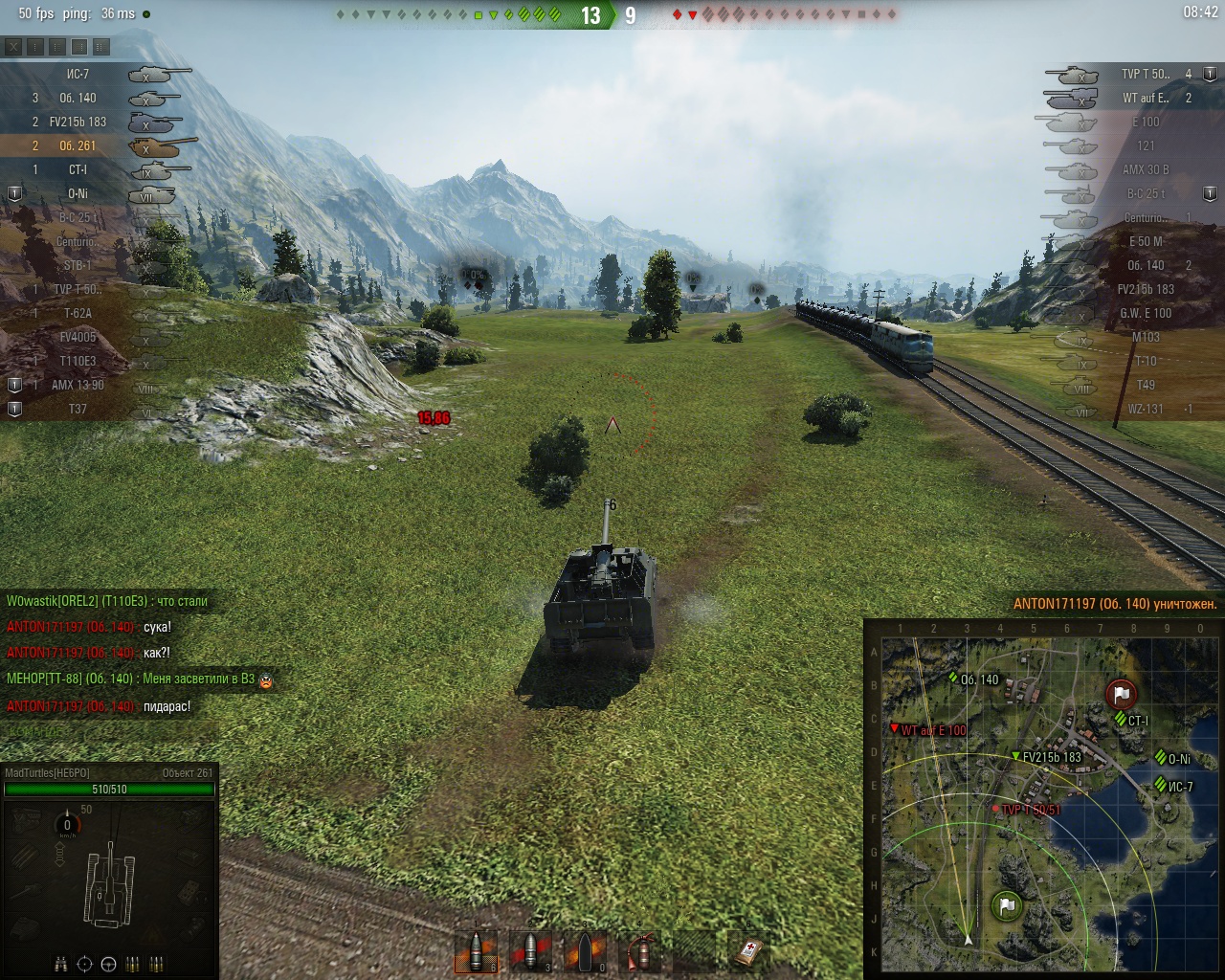
Task: Hide team panel with the X button
Action: pyautogui.click(x=13, y=47)
